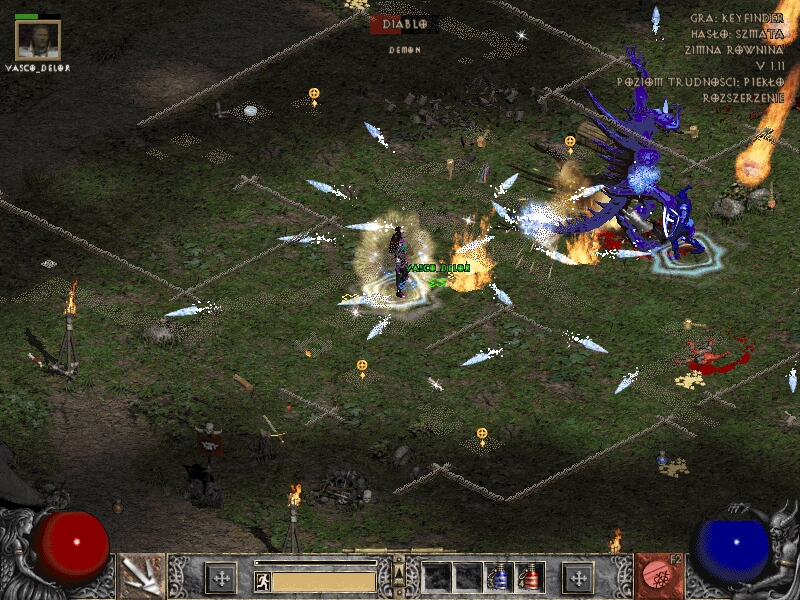This screenshot has width=800, height=600.
Task: Select the Vasco_Delor mercenary portrait
Action: pyautogui.click(x=39, y=41)
